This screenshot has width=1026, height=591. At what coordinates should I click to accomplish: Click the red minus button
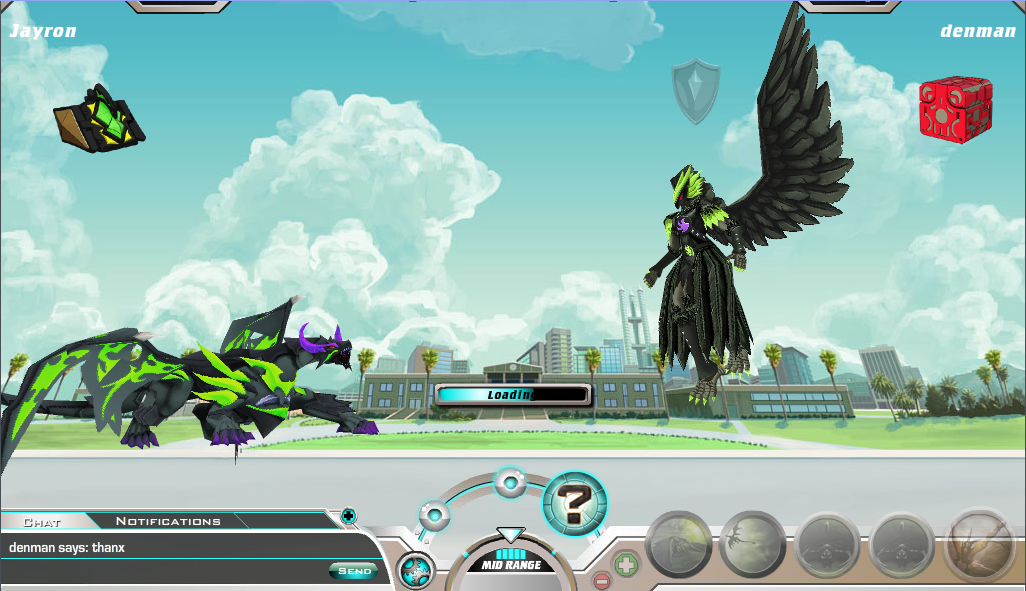point(601,581)
